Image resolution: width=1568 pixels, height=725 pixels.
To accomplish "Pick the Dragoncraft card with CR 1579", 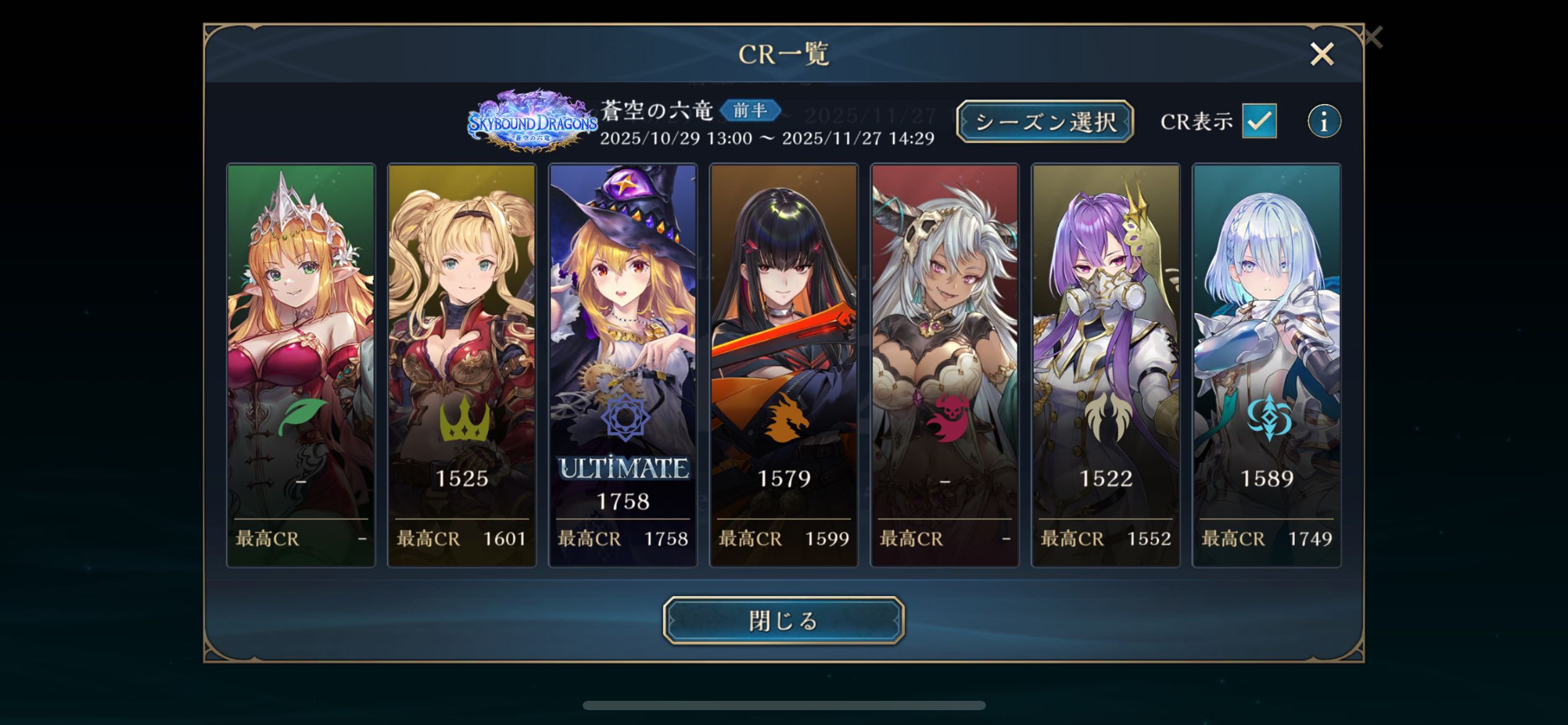I will click(784, 365).
